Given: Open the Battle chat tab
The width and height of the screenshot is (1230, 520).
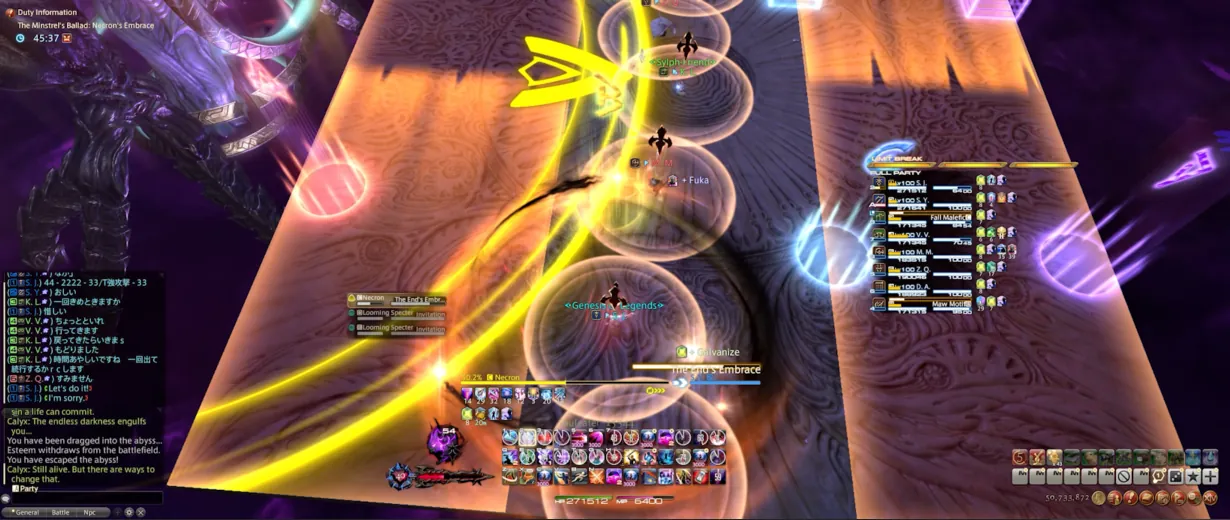Looking at the screenshot, I should click(61, 512).
